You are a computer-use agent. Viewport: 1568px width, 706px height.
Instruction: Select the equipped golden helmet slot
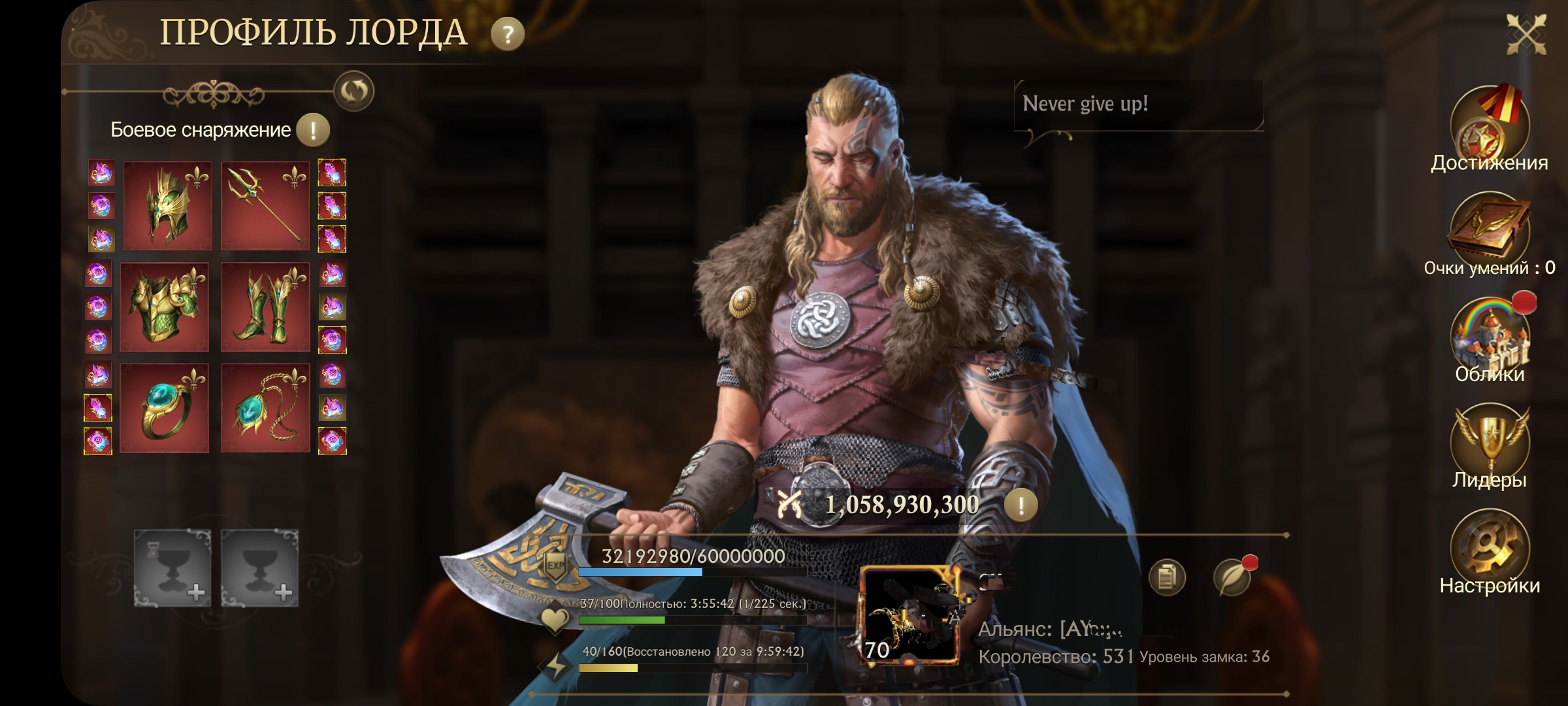(x=167, y=206)
